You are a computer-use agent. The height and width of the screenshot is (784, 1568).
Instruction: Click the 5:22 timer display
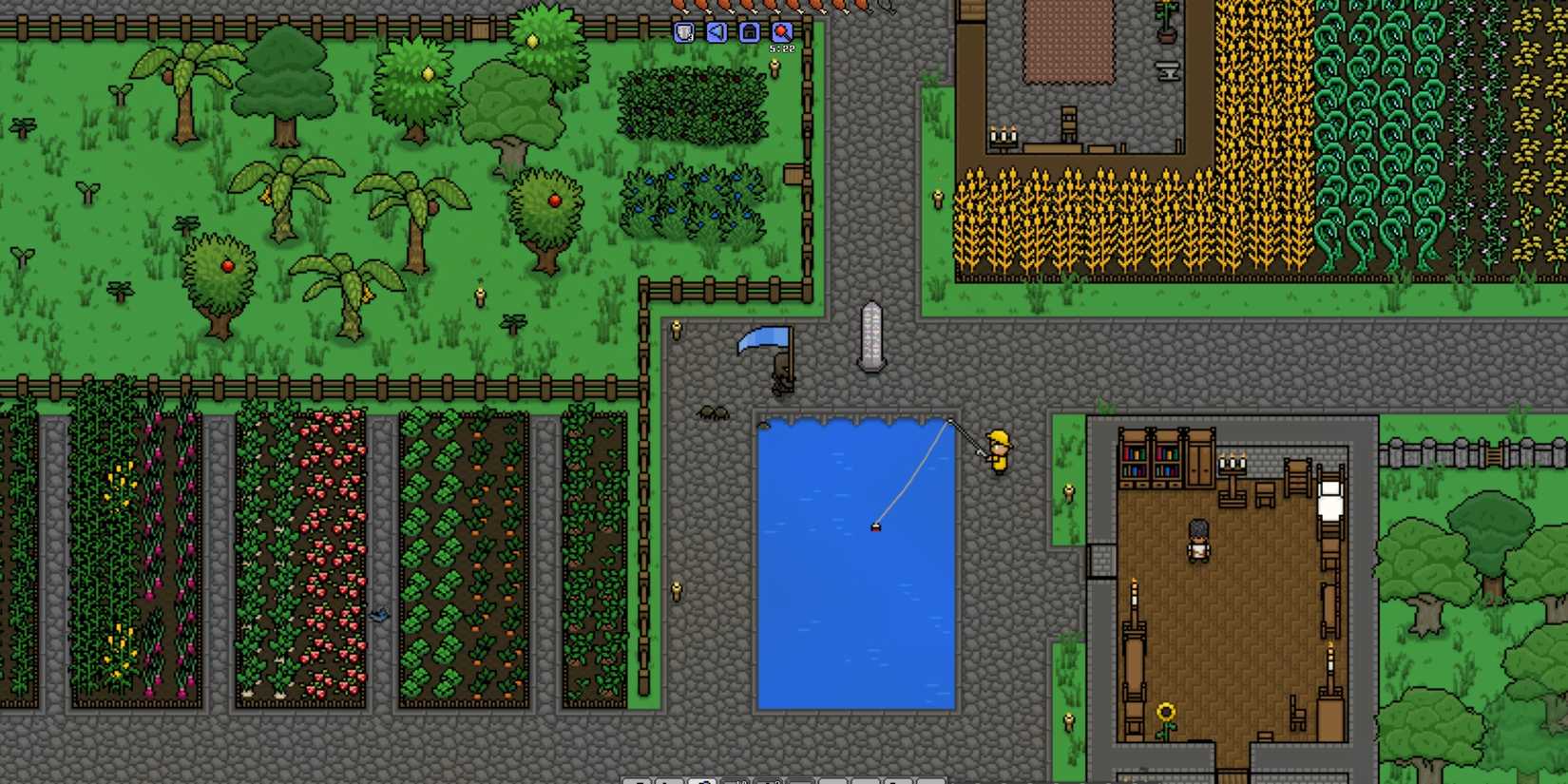click(782, 48)
